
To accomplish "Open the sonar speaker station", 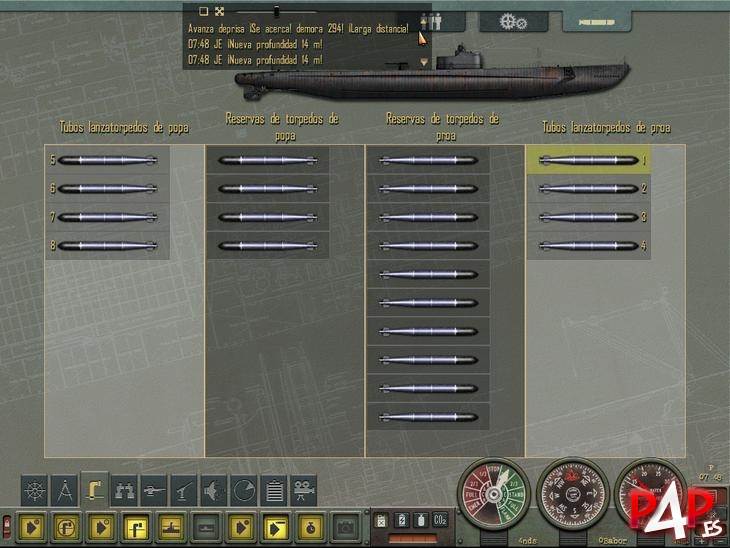I will tap(214, 489).
